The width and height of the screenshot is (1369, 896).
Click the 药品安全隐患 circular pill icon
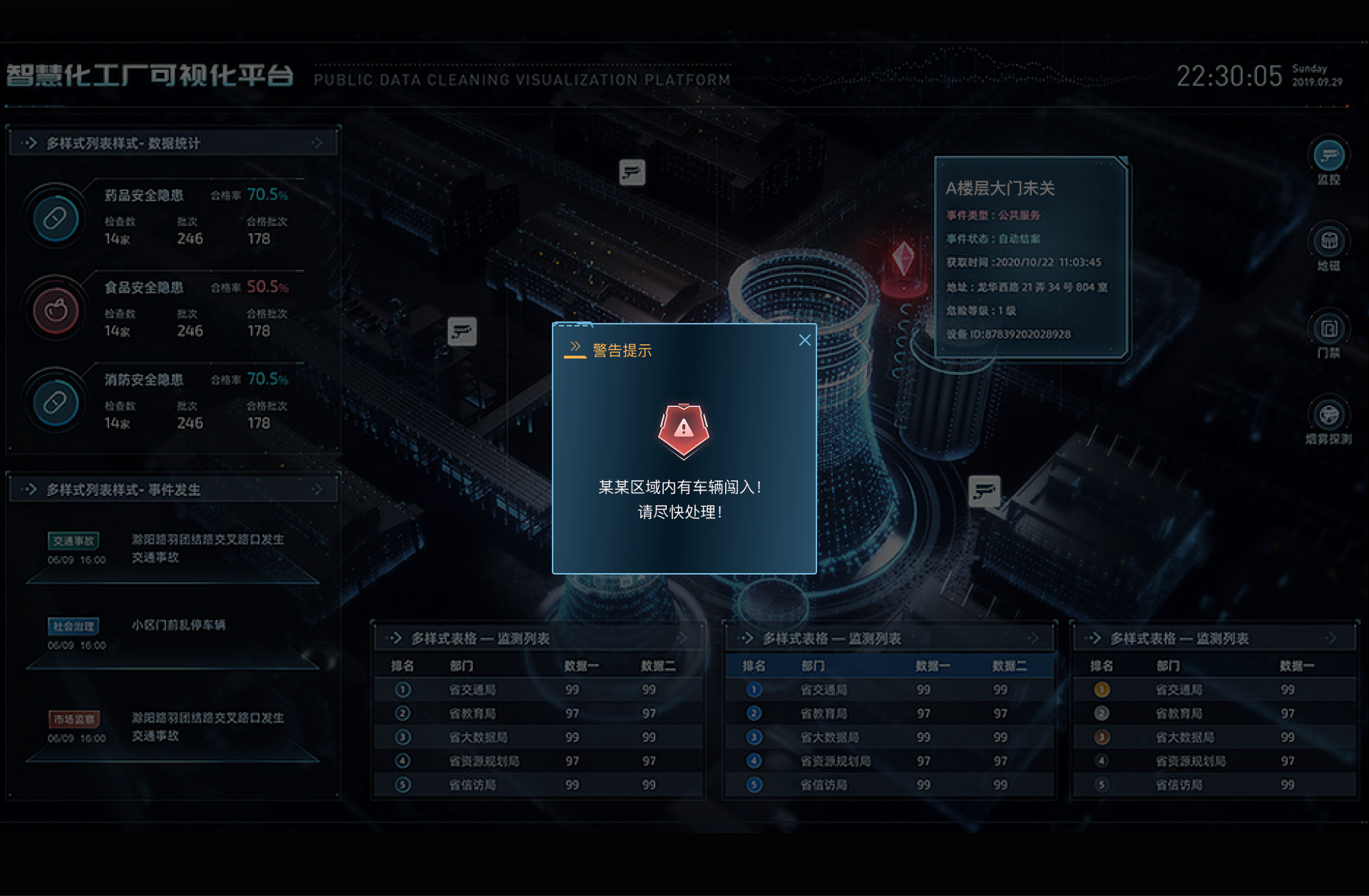pyautogui.click(x=55, y=218)
